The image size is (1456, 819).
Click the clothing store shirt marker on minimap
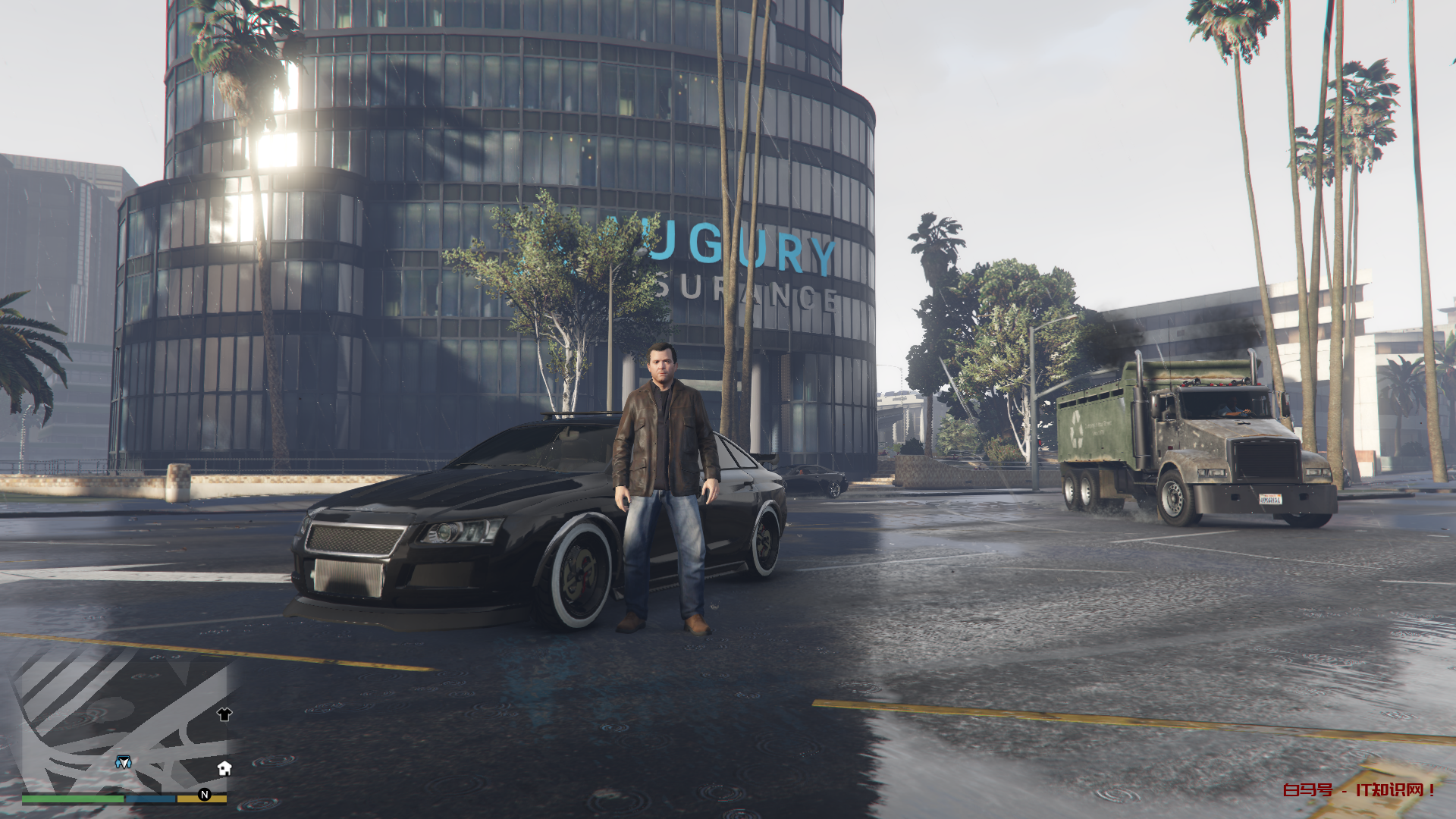pyautogui.click(x=224, y=714)
